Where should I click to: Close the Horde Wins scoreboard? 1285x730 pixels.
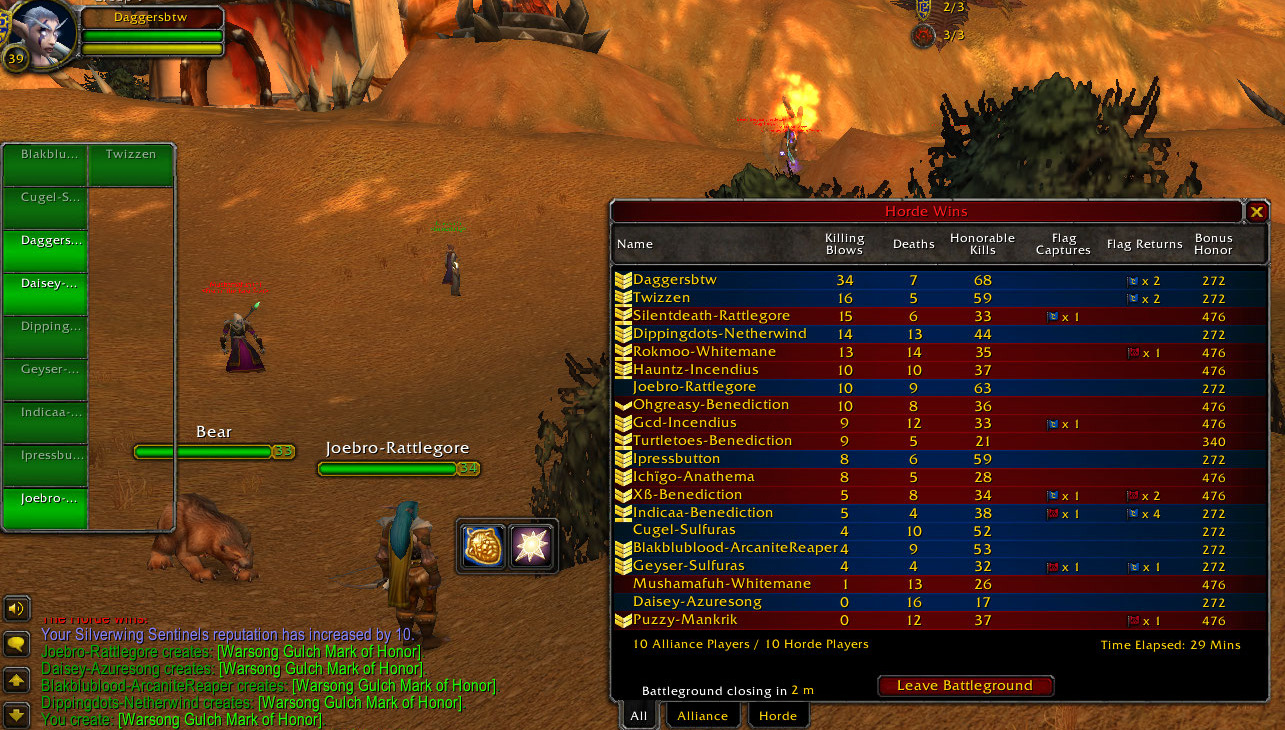point(1257,211)
